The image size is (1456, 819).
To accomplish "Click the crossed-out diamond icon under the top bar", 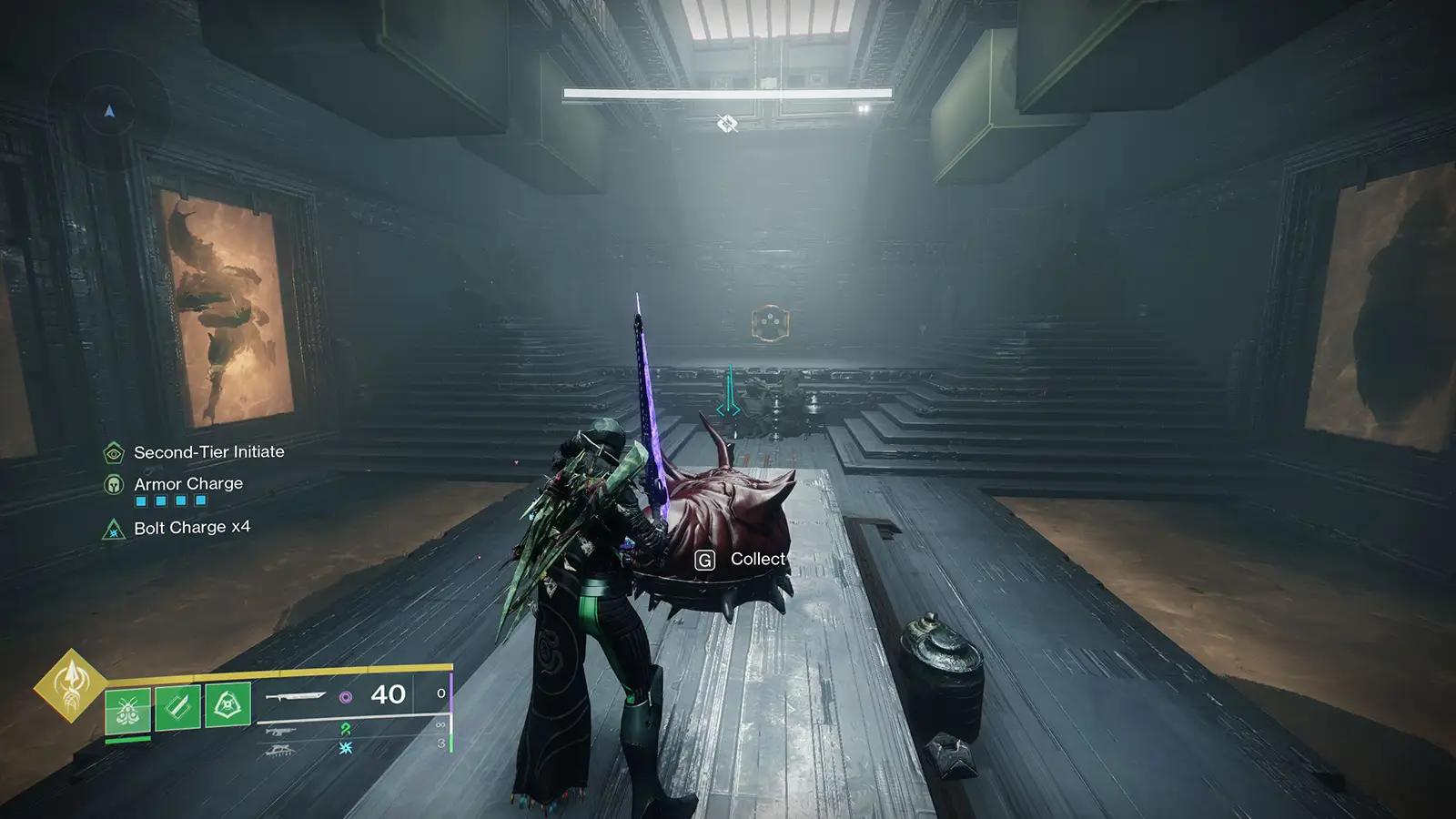I will (x=726, y=123).
